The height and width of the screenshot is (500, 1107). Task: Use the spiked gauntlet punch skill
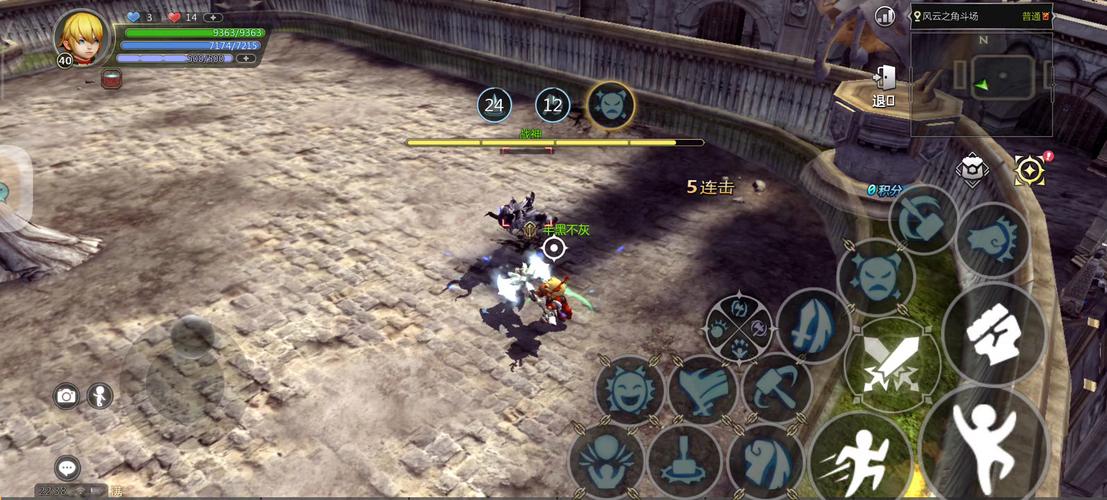click(992, 240)
